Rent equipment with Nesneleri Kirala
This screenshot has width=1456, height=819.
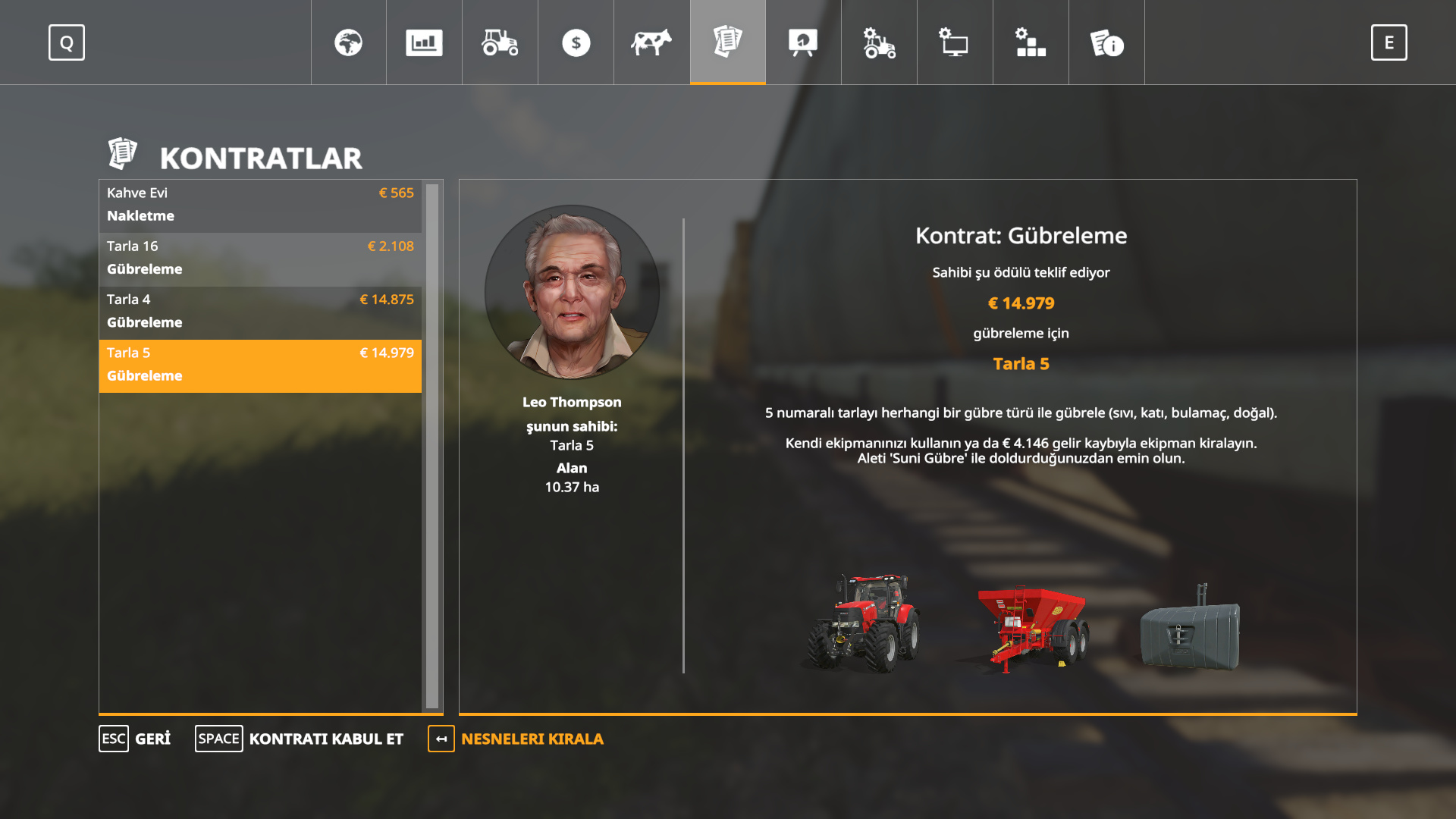point(516,739)
